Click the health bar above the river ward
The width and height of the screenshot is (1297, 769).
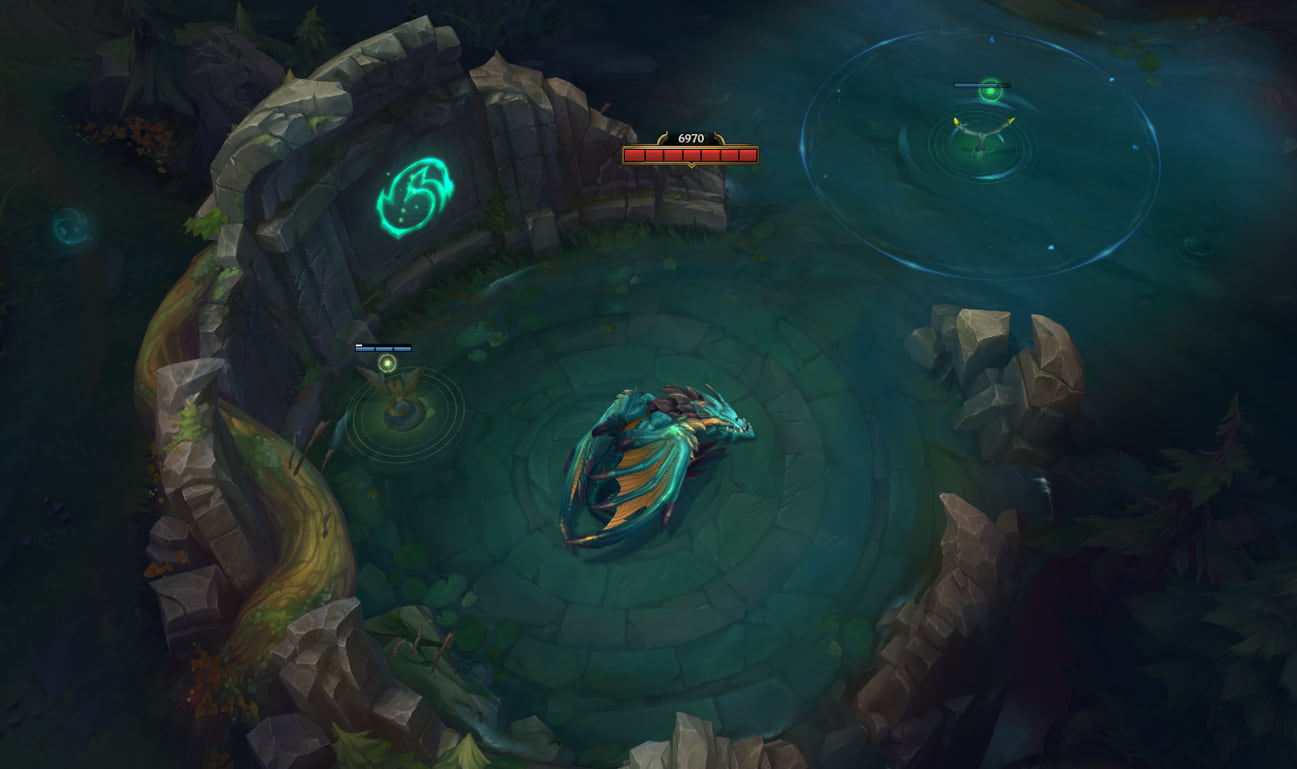(x=984, y=85)
